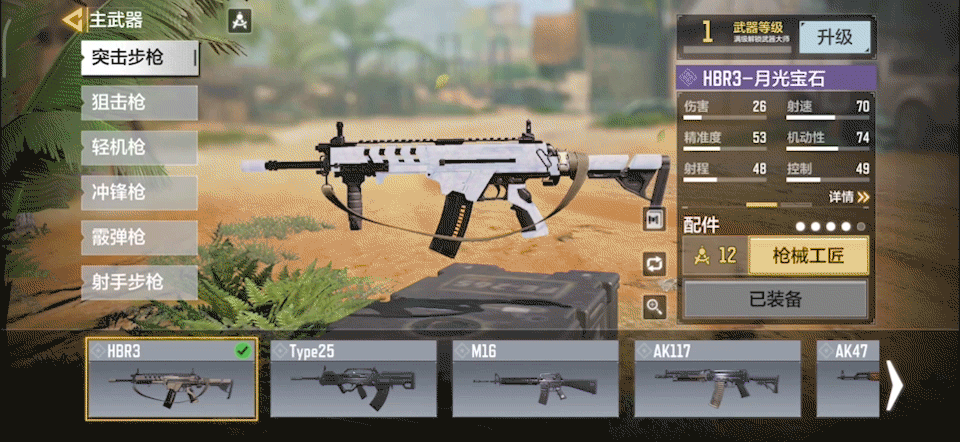960x442 pixels.
Task: Go back using the yellow arrow
Action: tap(71, 20)
